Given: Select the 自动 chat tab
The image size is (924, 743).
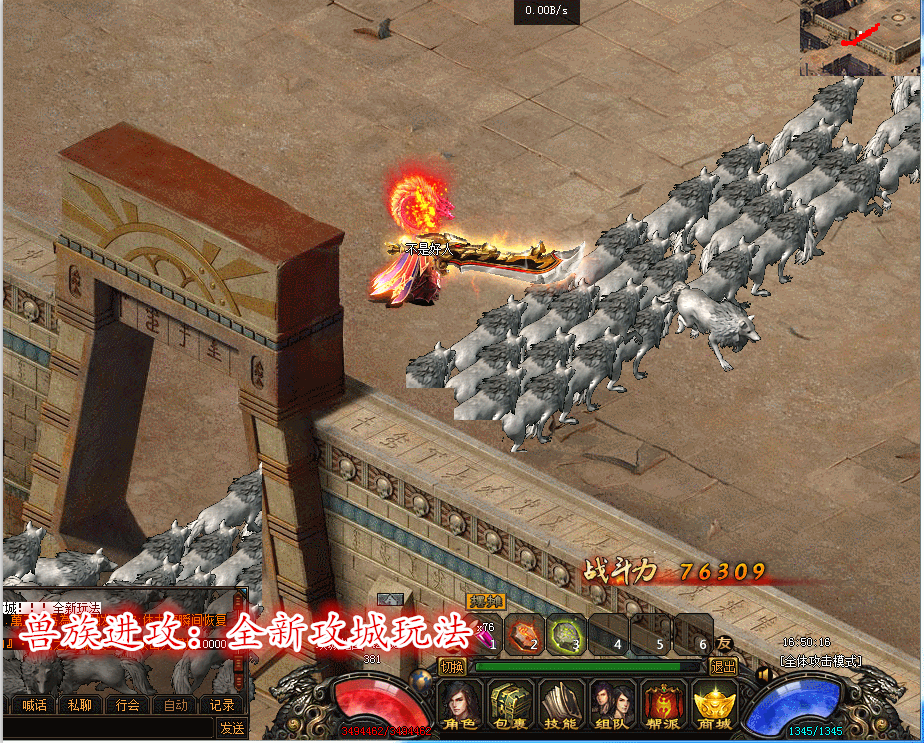Looking at the screenshot, I should click(x=176, y=705).
